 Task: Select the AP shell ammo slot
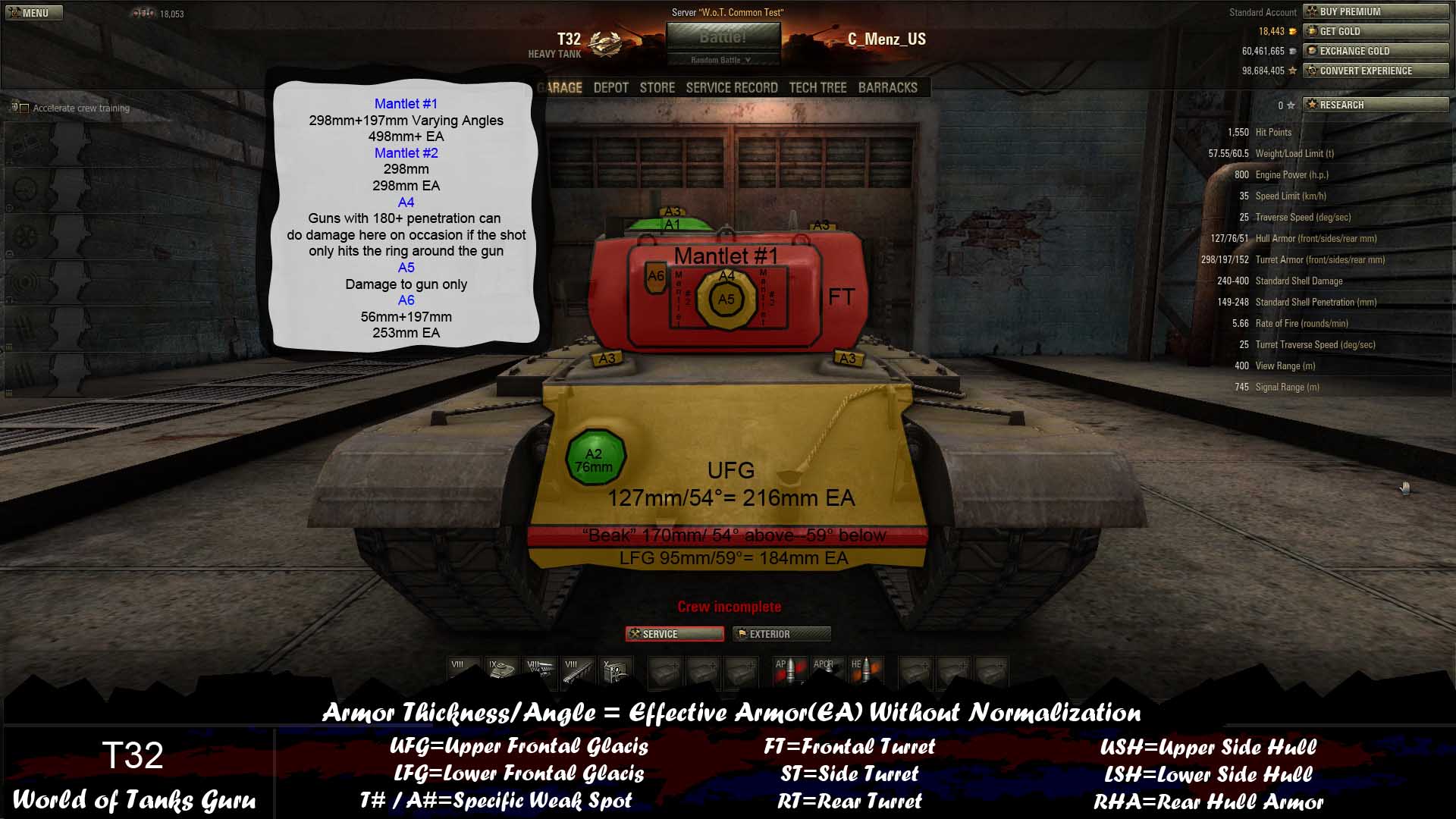click(787, 671)
